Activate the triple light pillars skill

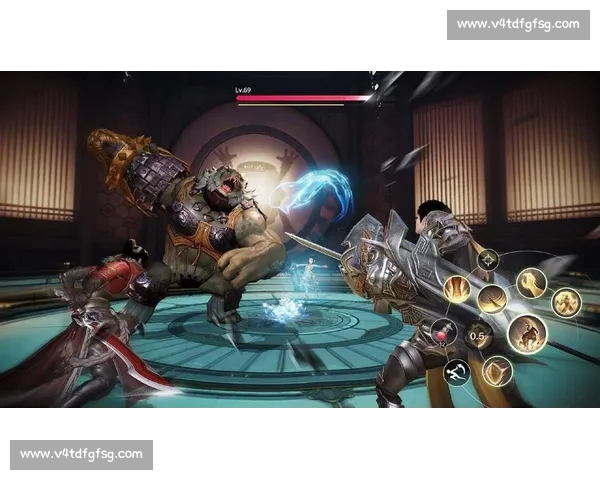coord(458,289)
